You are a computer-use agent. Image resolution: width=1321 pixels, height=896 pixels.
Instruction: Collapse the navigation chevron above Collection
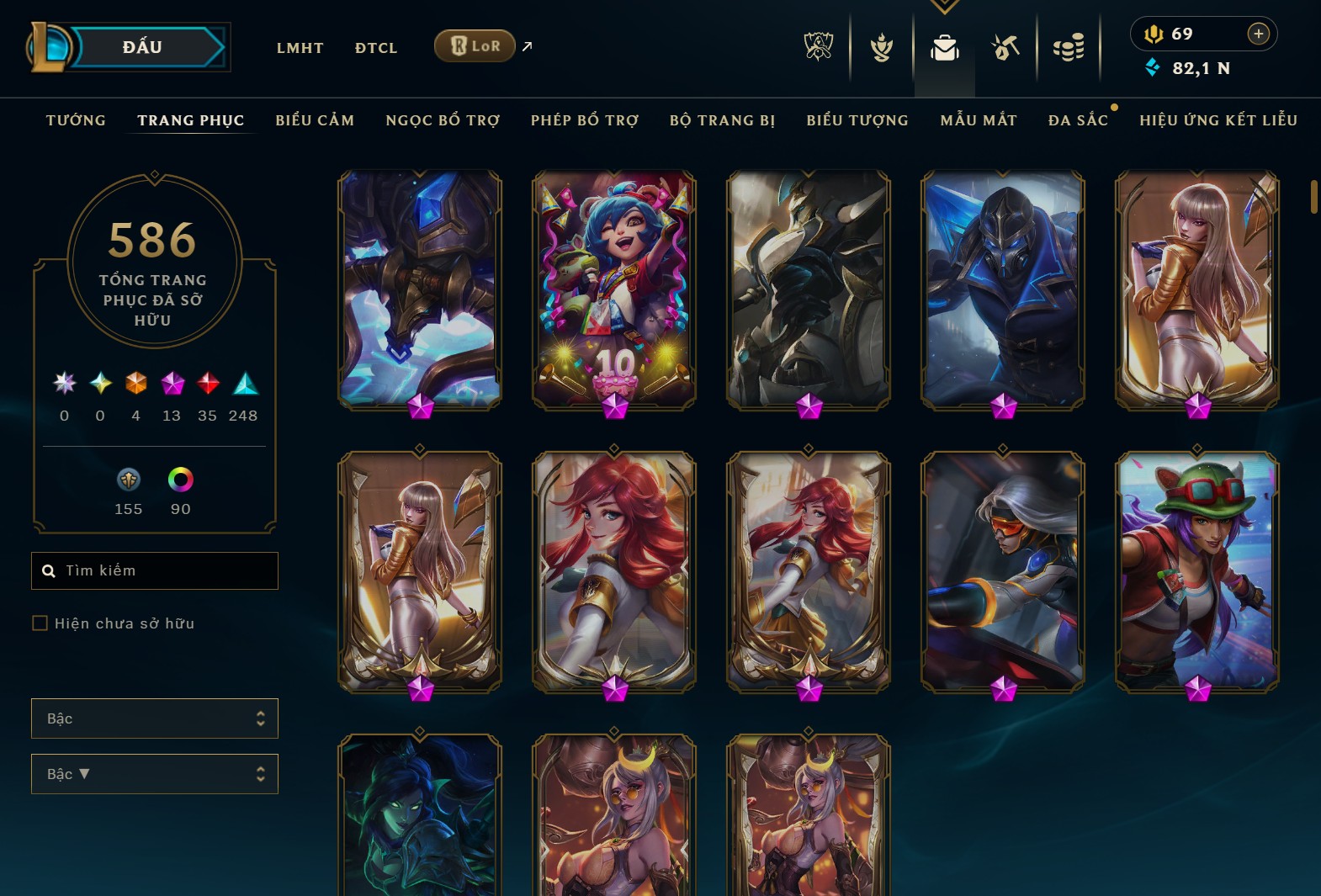click(x=945, y=7)
